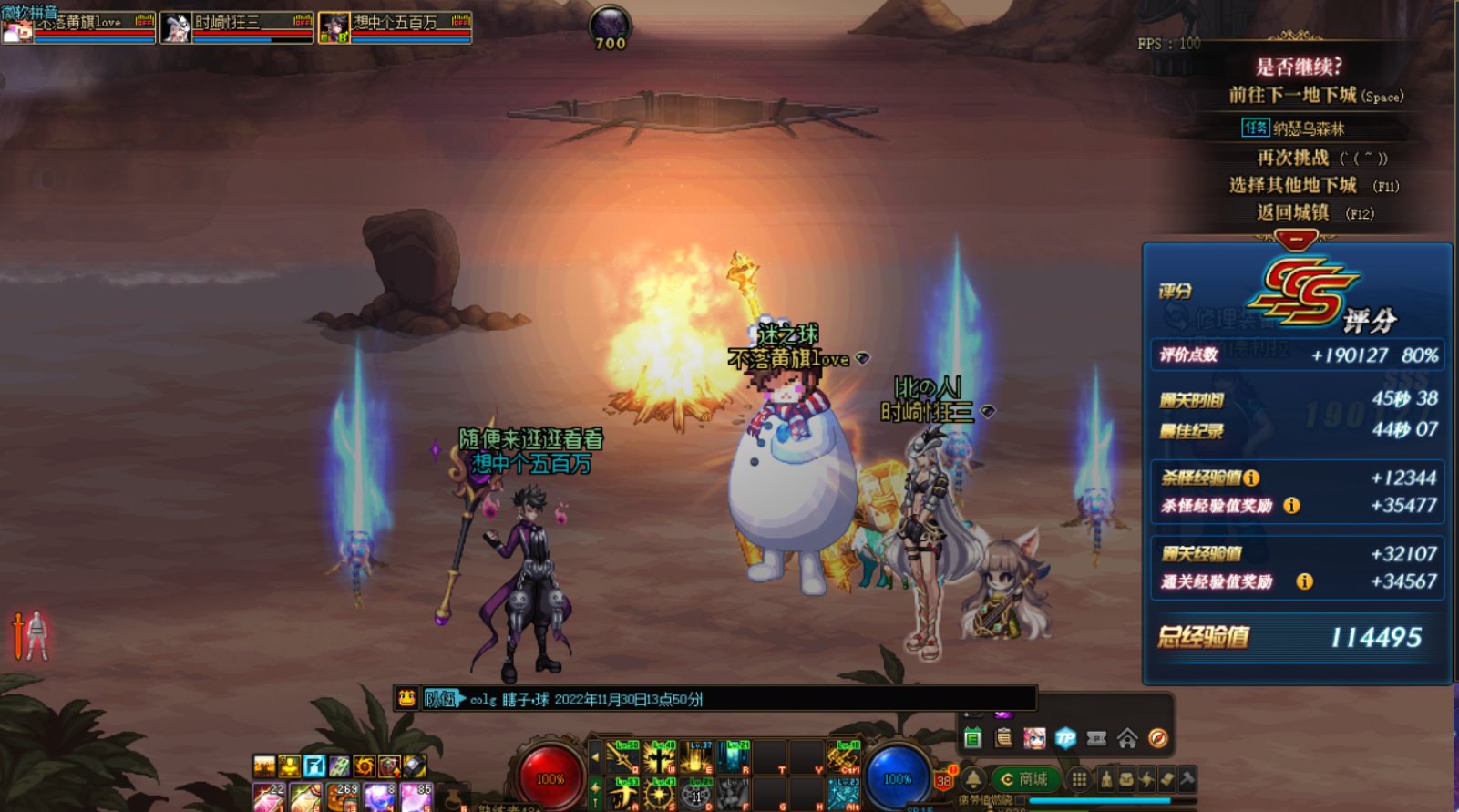Click the blue TP hexagon icon
This screenshot has width=1459, height=812.
1065,738
